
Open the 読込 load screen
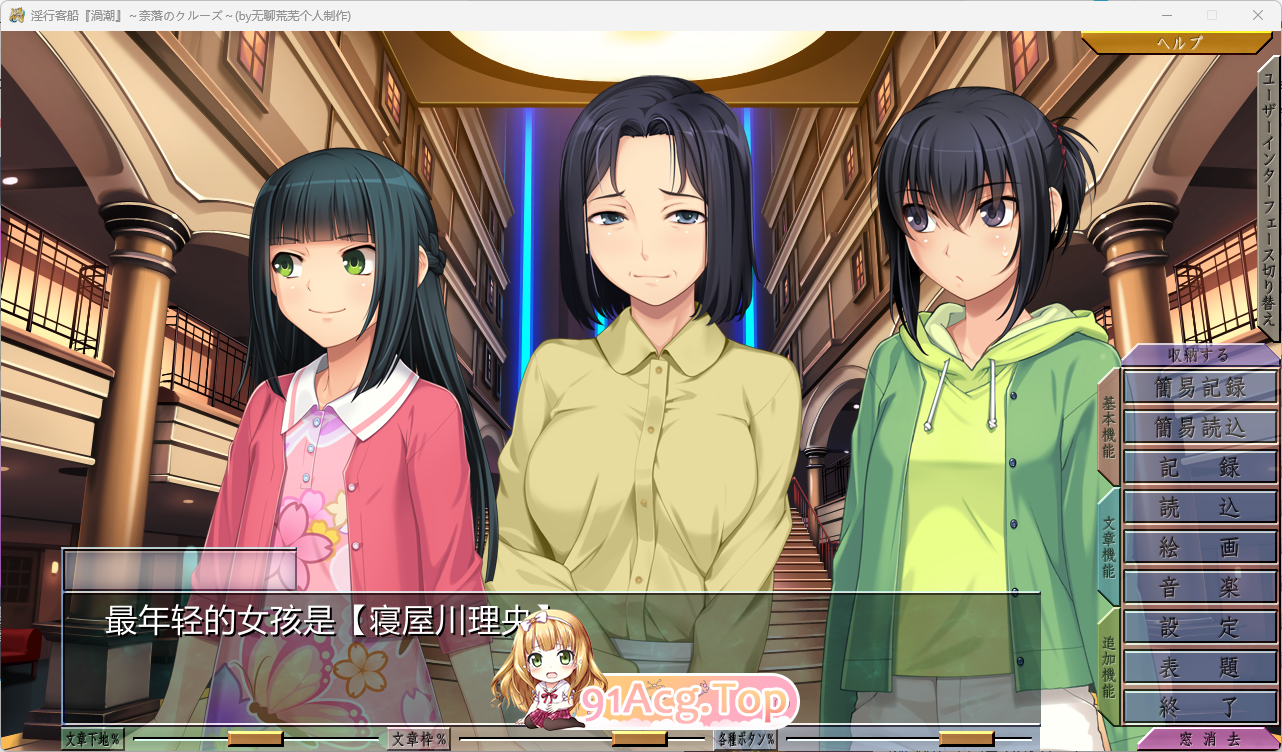[x=1199, y=507]
